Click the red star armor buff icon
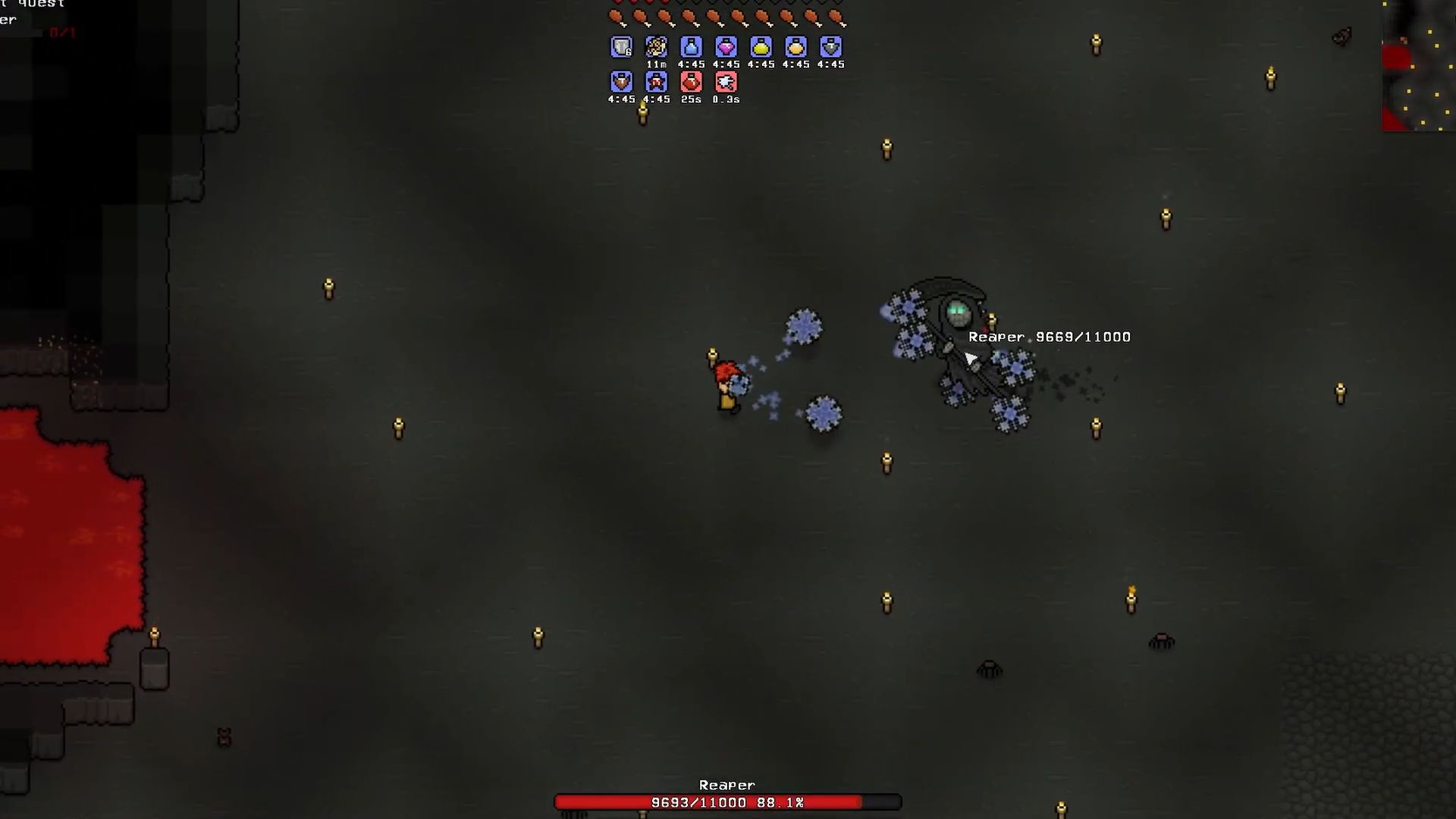1456x819 pixels. [x=656, y=82]
